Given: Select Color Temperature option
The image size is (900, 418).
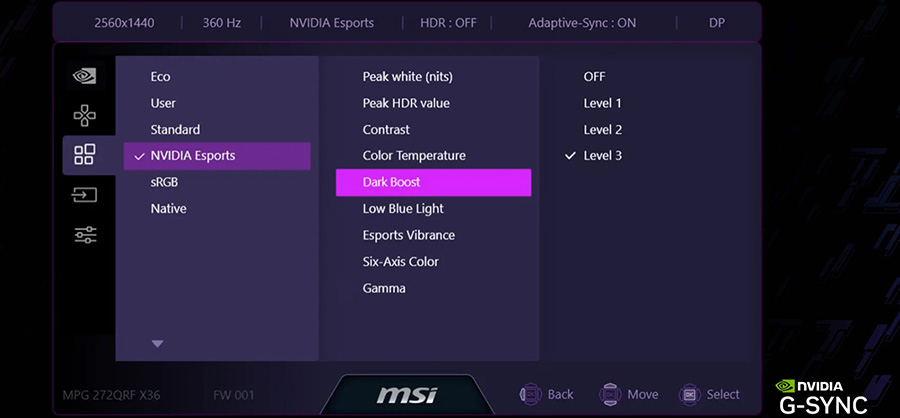Looking at the screenshot, I should point(414,156).
